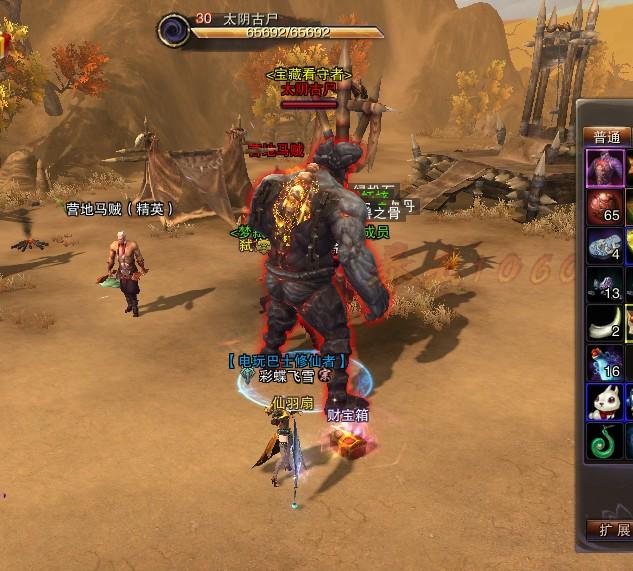This screenshot has width=633, height=571.
Task: Pick the blue ore stack of 4
Action: [605, 245]
